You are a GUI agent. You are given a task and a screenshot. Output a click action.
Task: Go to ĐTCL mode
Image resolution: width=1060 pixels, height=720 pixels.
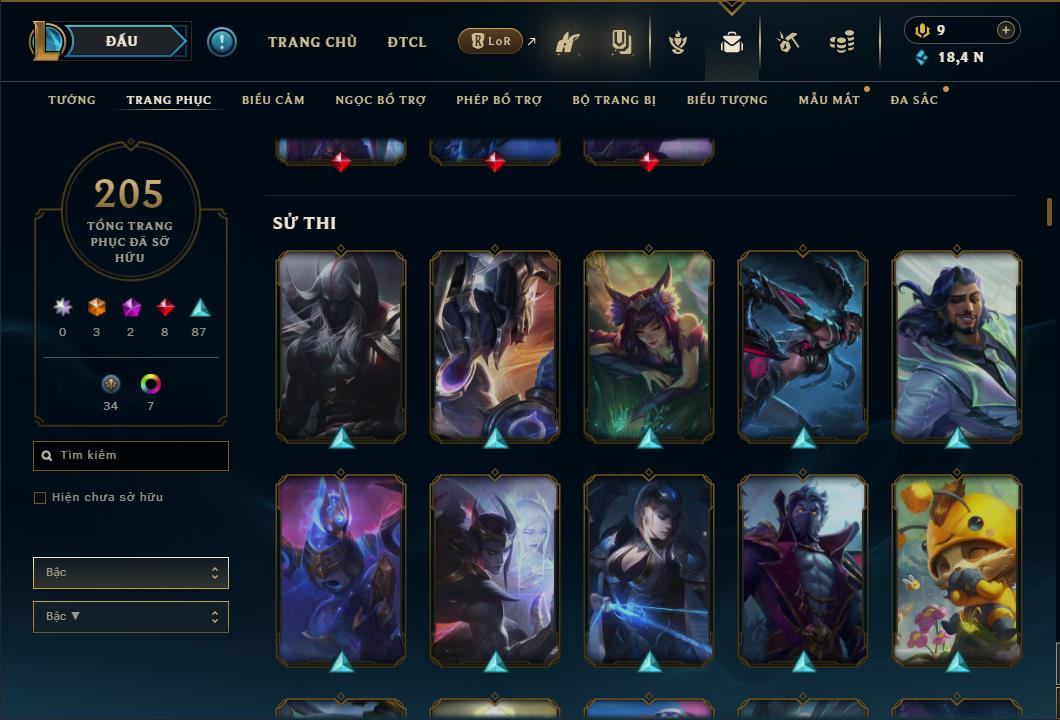[x=406, y=42]
